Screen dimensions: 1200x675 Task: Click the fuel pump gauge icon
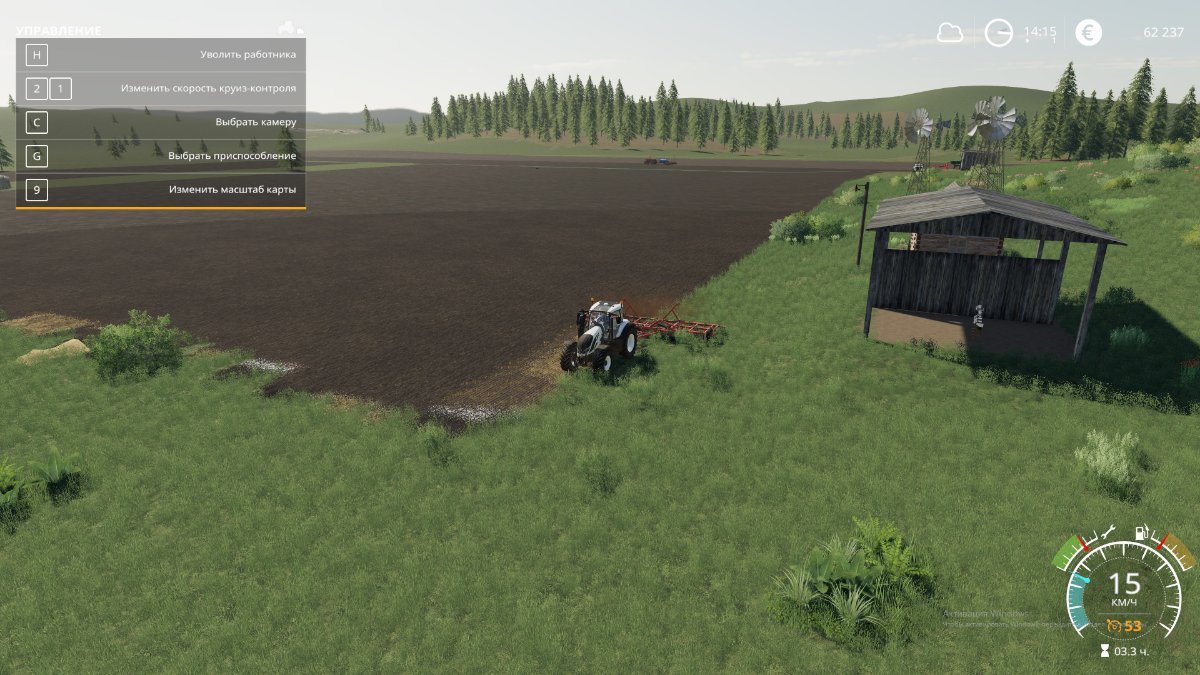pos(1139,534)
